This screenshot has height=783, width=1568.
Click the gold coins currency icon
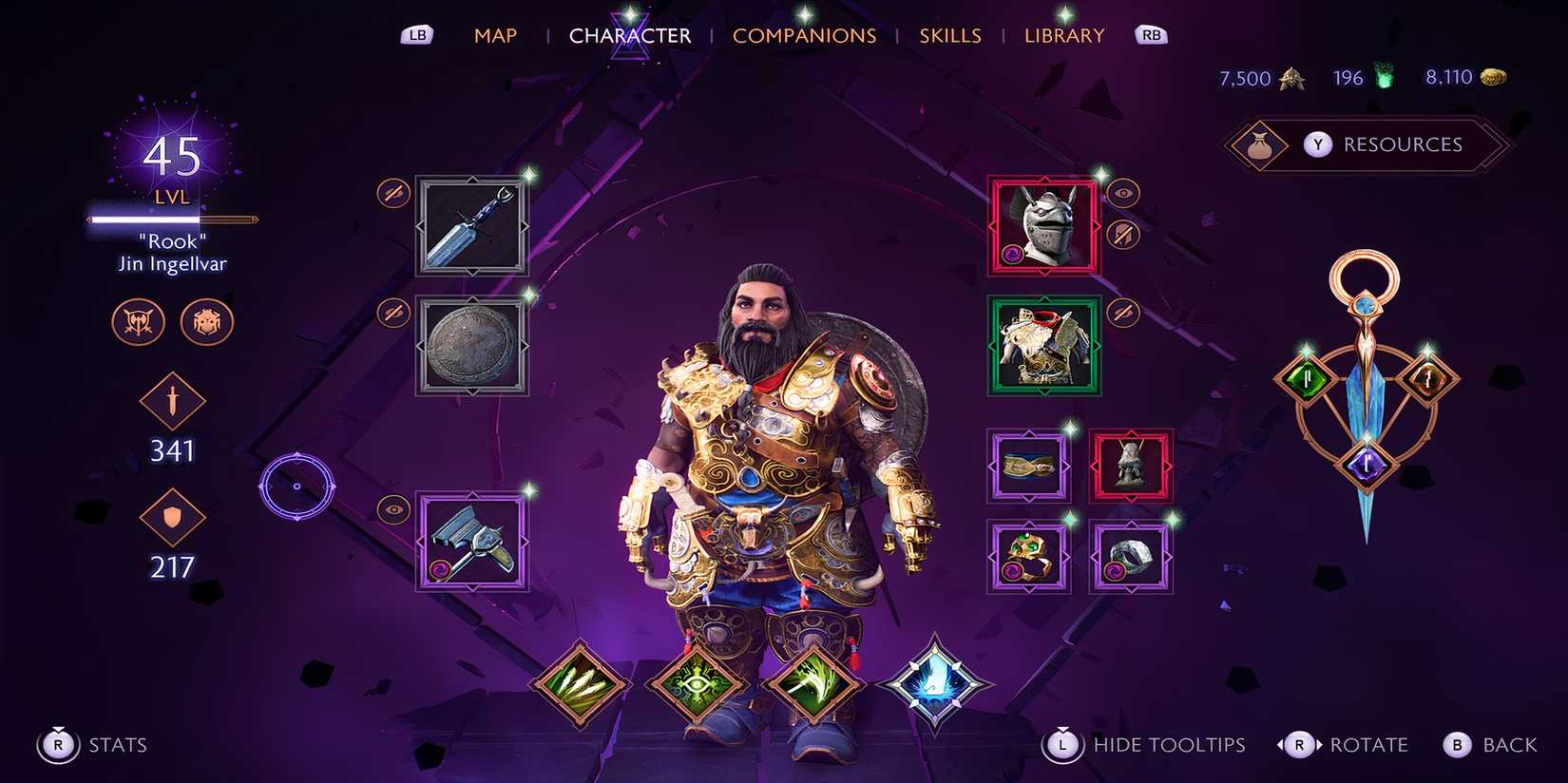pyautogui.click(x=1492, y=76)
